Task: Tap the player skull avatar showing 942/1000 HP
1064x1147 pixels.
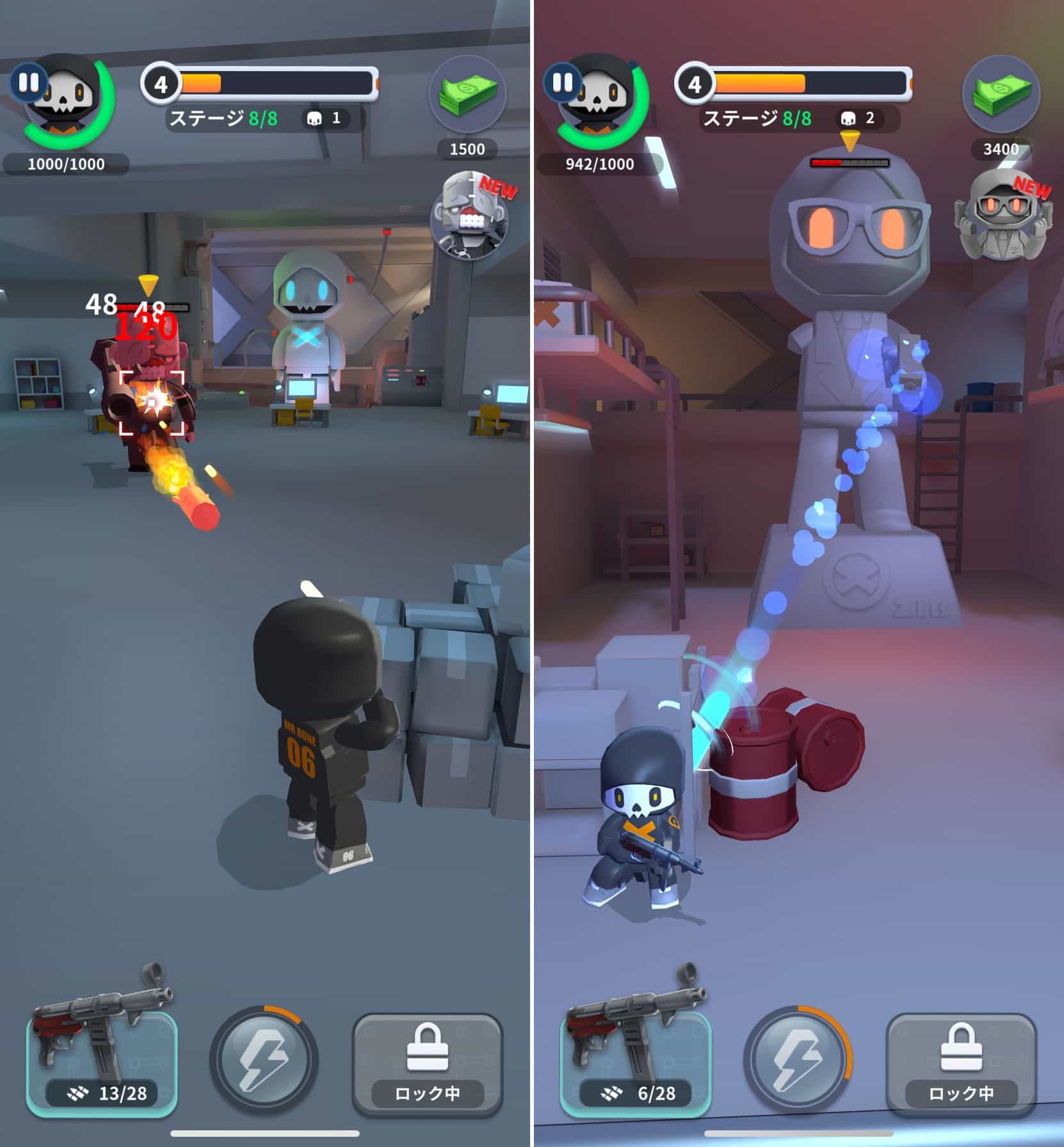Action: coord(597,102)
